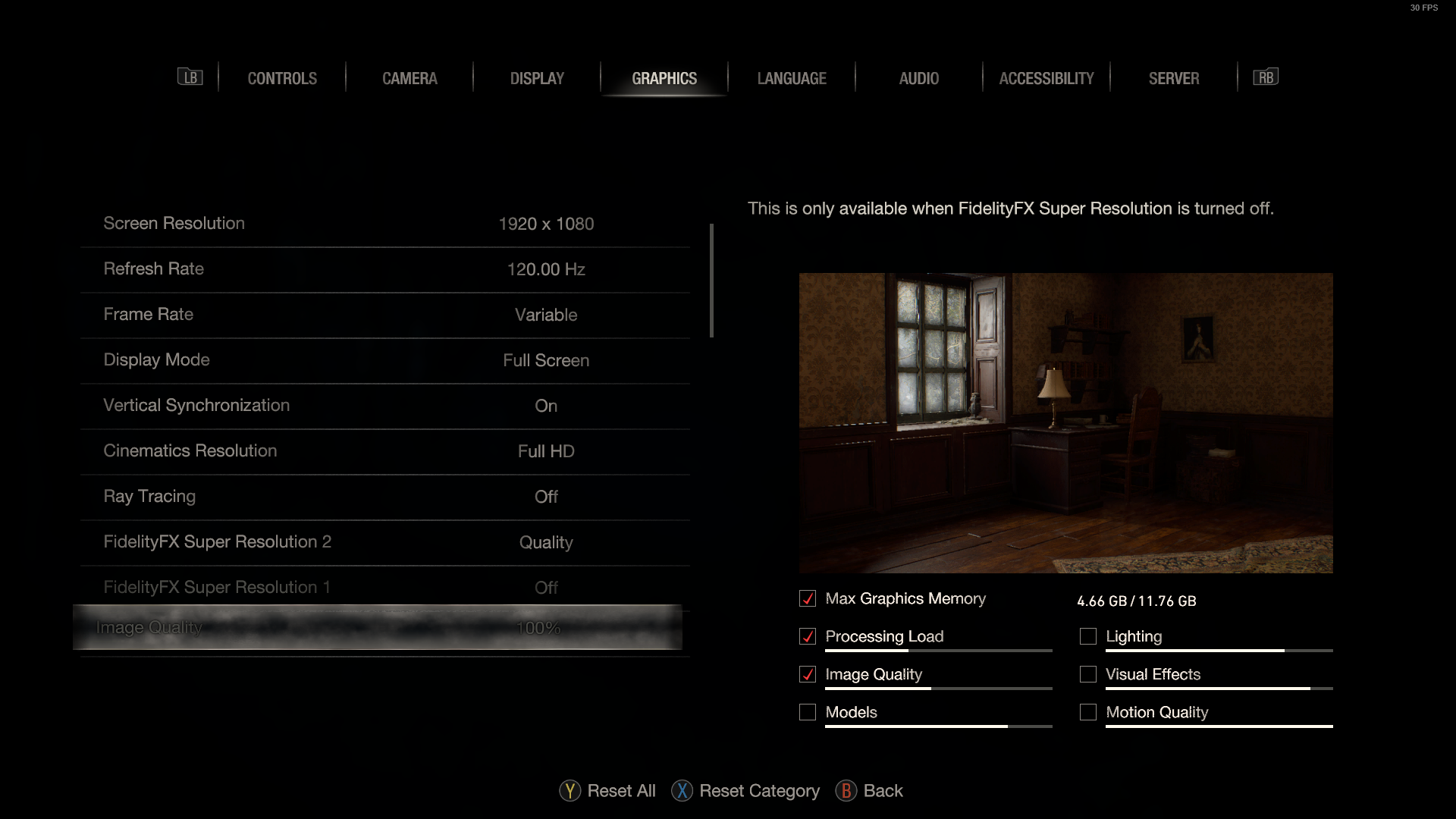
Task: Tick the Lighting checkbox
Action: click(1088, 637)
